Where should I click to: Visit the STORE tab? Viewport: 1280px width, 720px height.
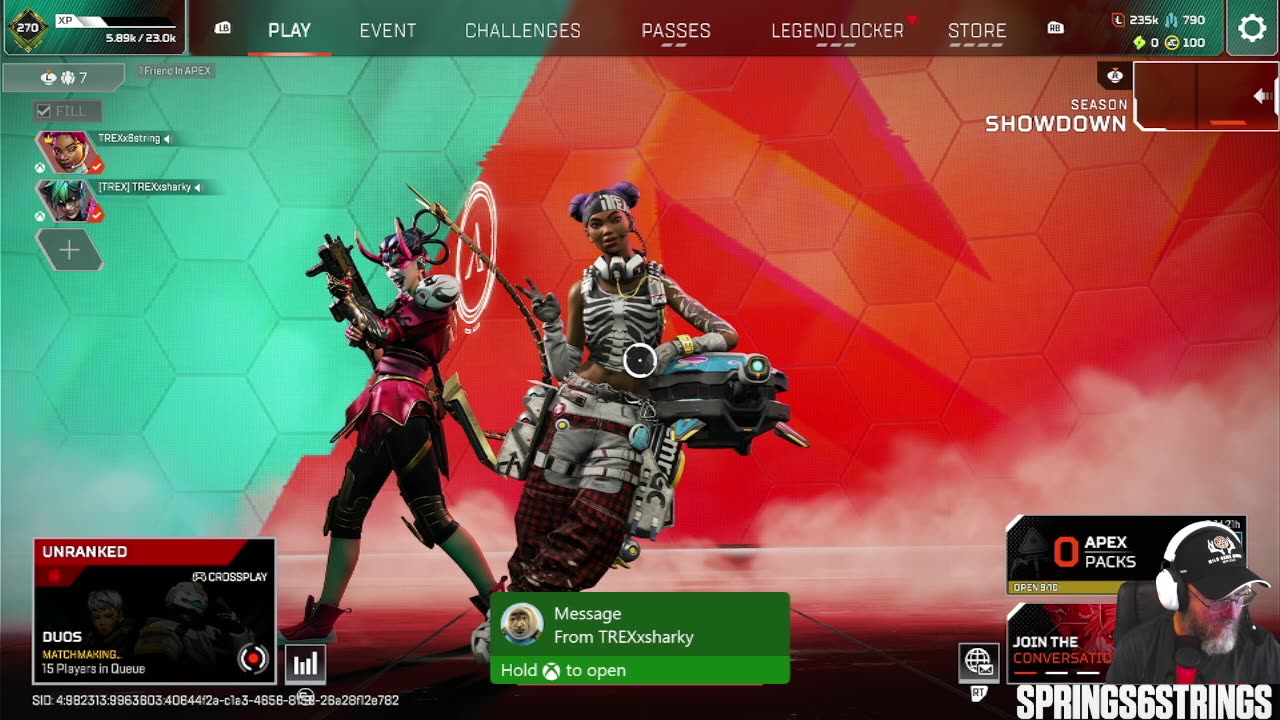coord(977,31)
